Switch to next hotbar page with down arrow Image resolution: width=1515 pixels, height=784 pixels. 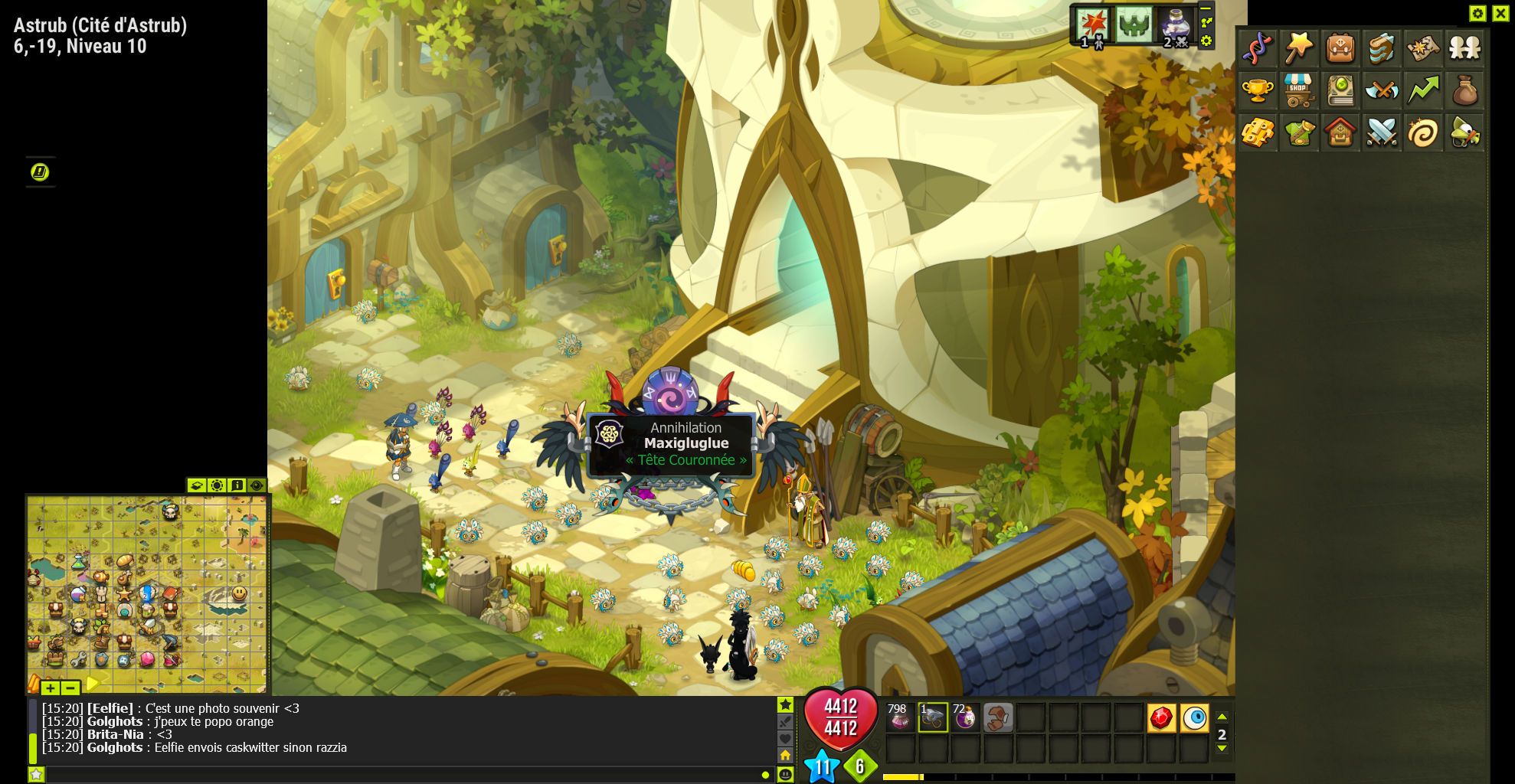coord(1222,749)
